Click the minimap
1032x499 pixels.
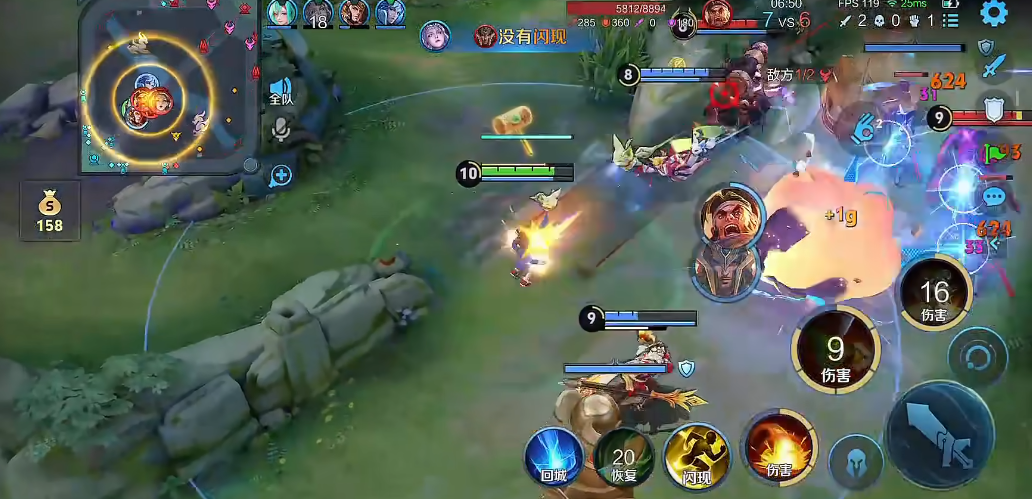165,88
